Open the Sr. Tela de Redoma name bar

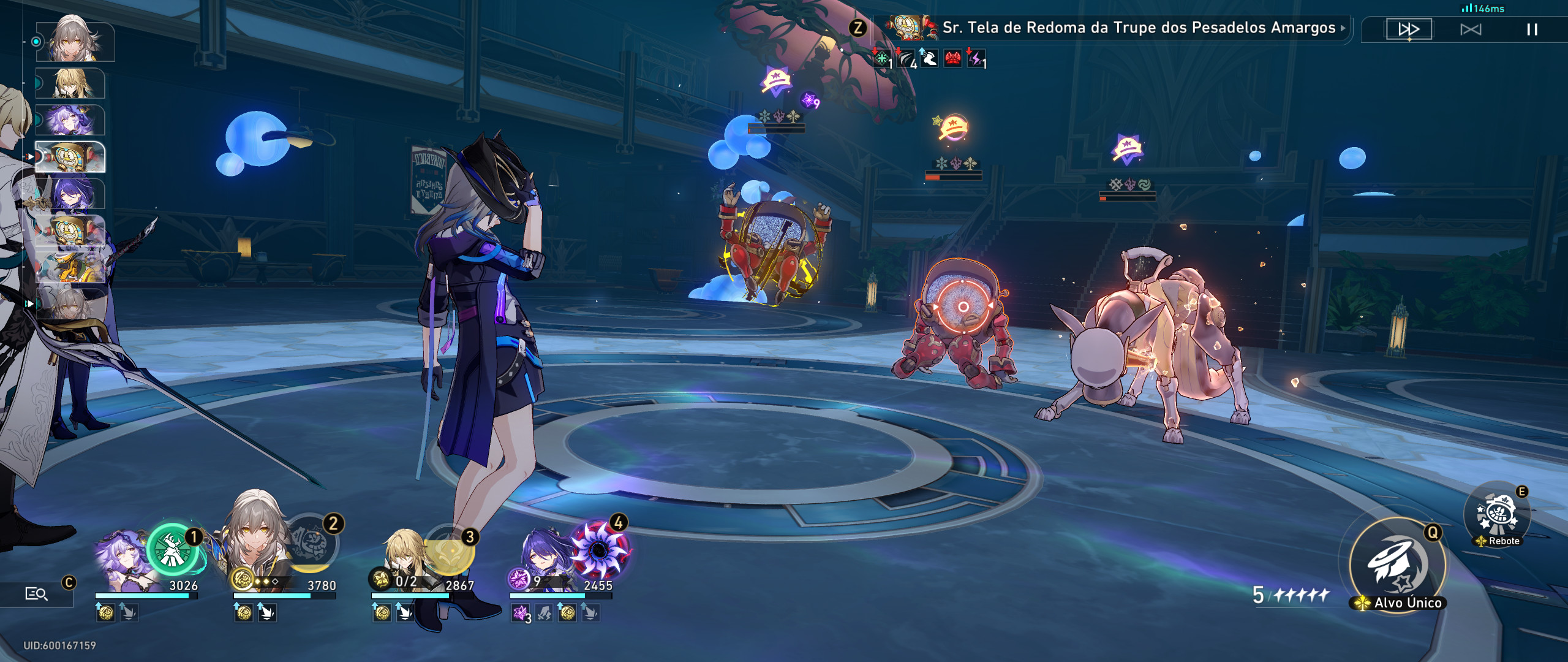pos(1102,28)
